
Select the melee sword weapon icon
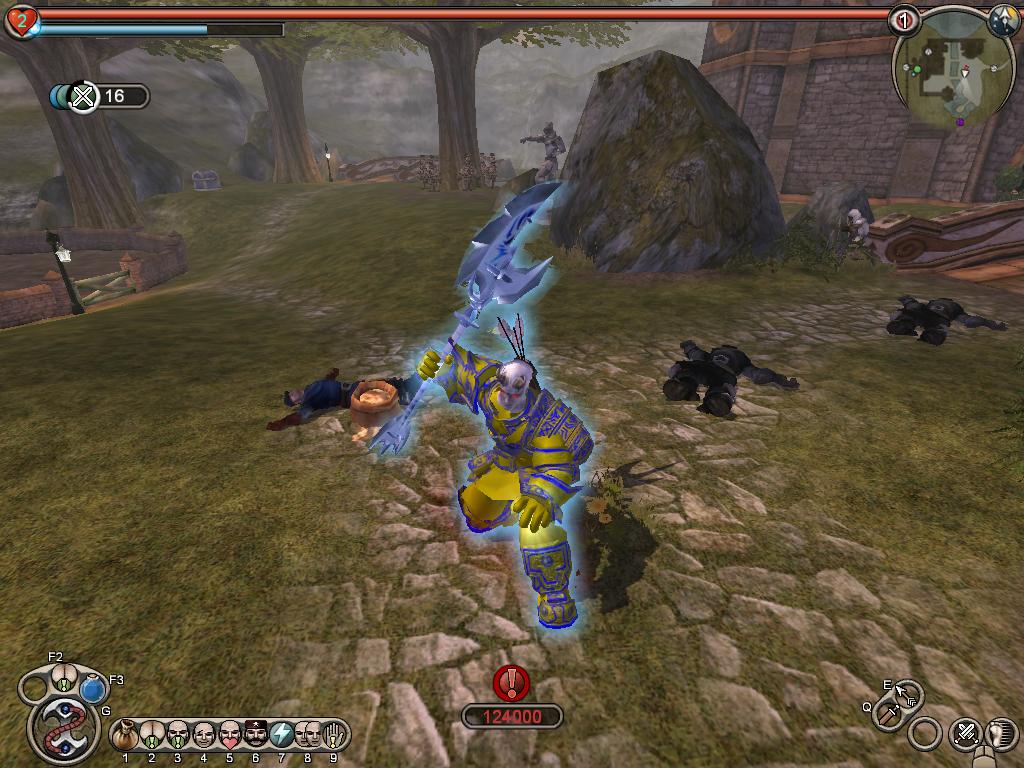point(887,714)
